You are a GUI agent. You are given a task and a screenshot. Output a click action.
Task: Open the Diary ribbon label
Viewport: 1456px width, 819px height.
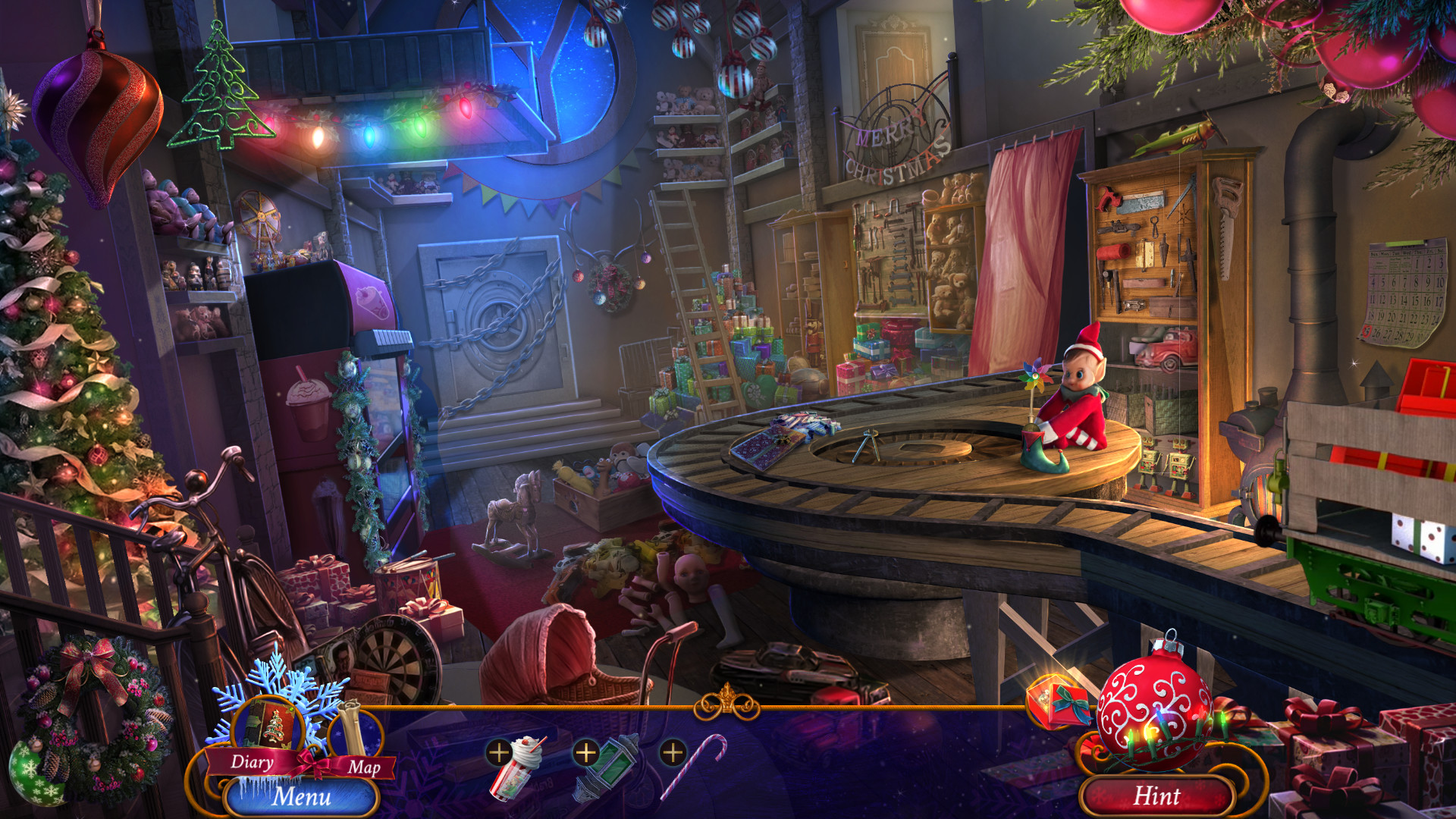coord(252,763)
